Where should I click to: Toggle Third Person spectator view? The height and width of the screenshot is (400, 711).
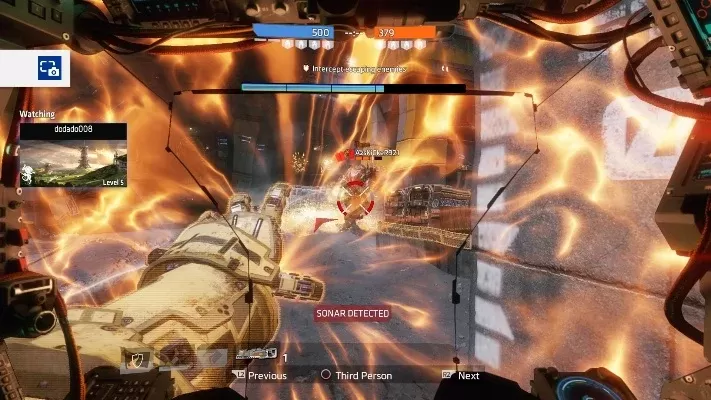[x=357, y=376]
